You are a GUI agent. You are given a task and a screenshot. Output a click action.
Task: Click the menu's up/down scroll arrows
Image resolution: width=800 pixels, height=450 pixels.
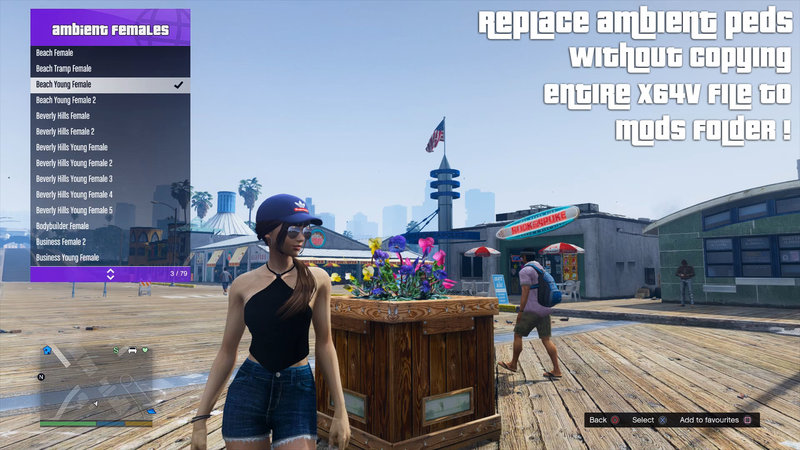(x=110, y=273)
